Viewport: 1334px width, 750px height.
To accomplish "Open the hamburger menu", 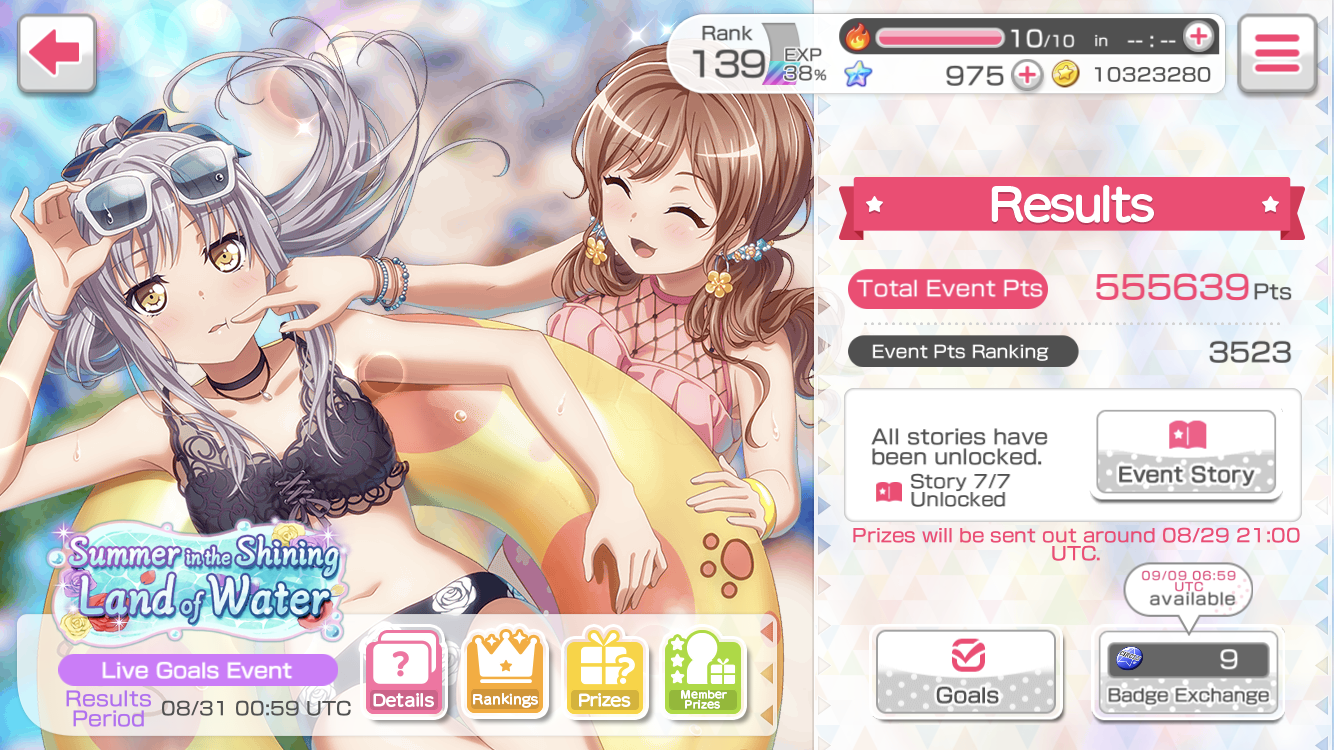I will click(x=1275, y=54).
